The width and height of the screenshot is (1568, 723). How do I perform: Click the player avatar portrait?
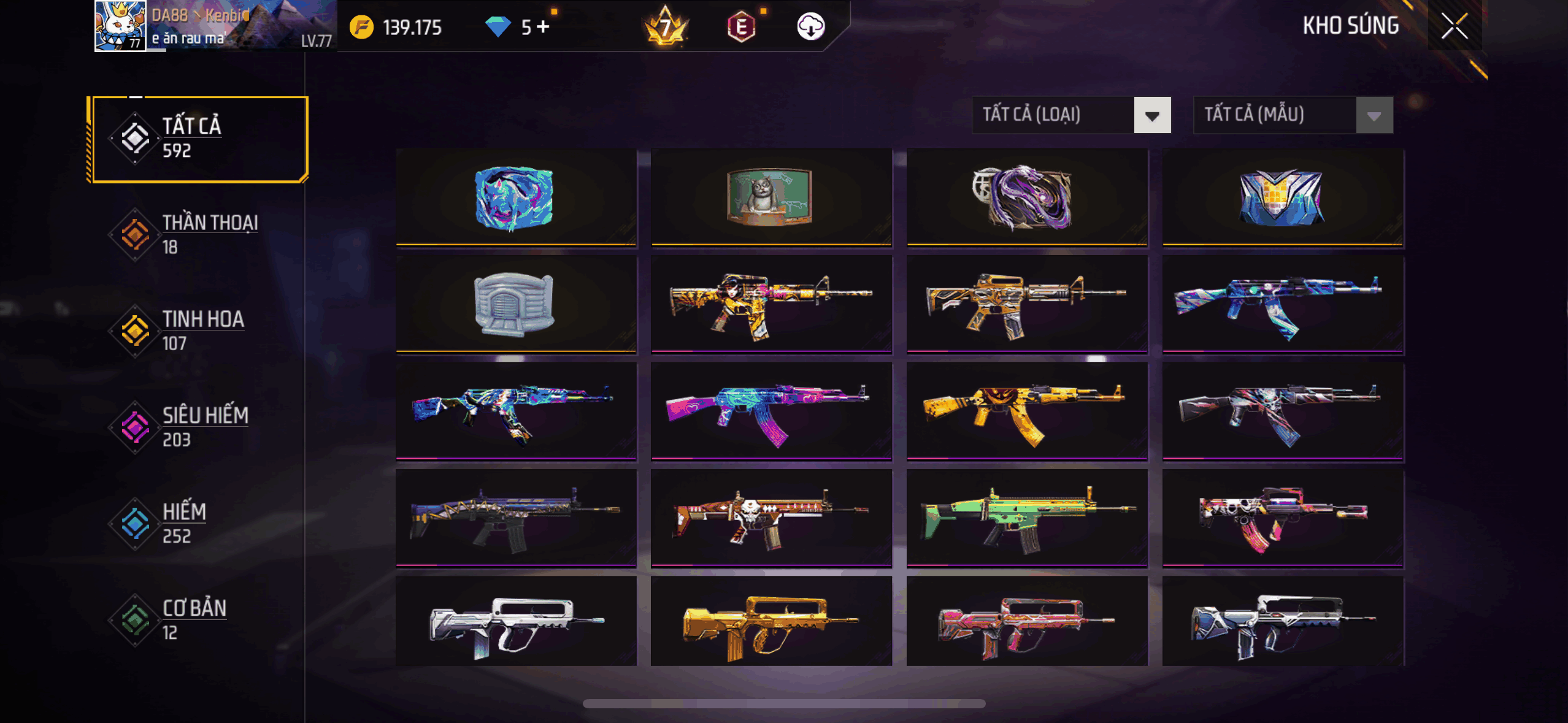120,26
